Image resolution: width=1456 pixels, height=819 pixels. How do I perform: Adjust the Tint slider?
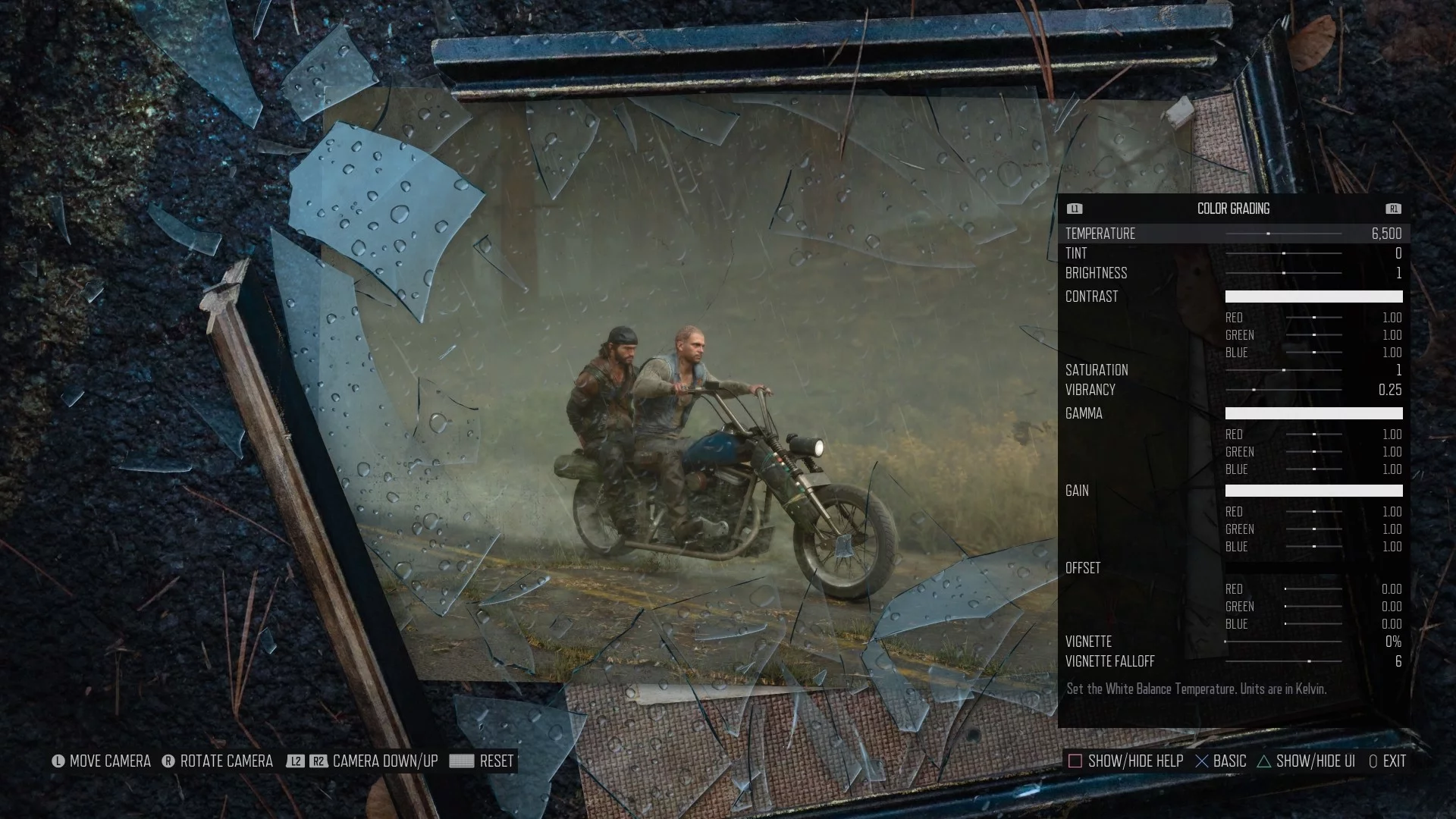coord(1283,253)
